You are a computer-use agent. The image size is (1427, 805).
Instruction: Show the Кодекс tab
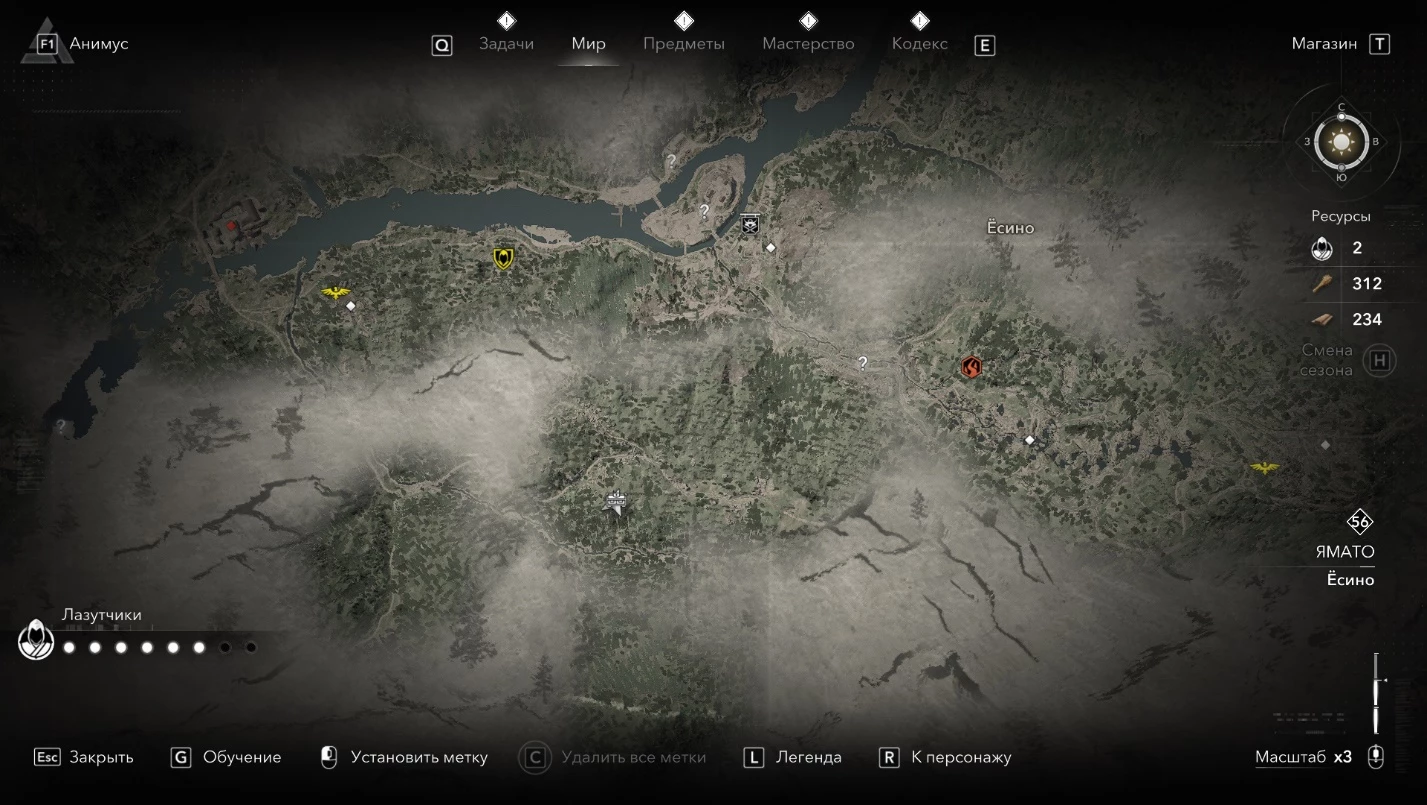pos(919,44)
